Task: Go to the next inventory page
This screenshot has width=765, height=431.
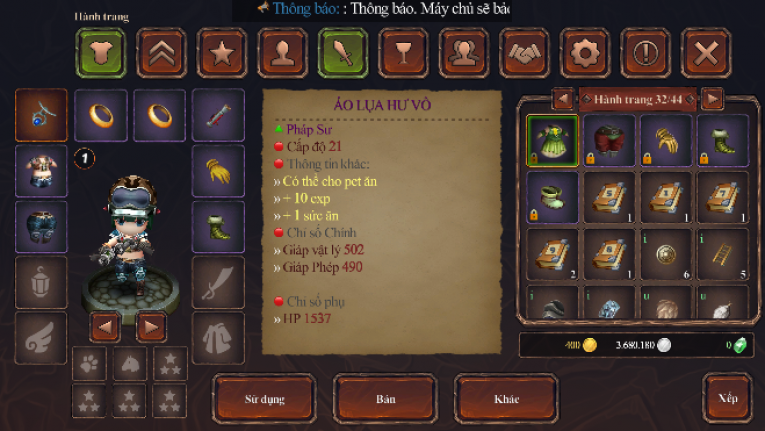Action: tap(712, 98)
